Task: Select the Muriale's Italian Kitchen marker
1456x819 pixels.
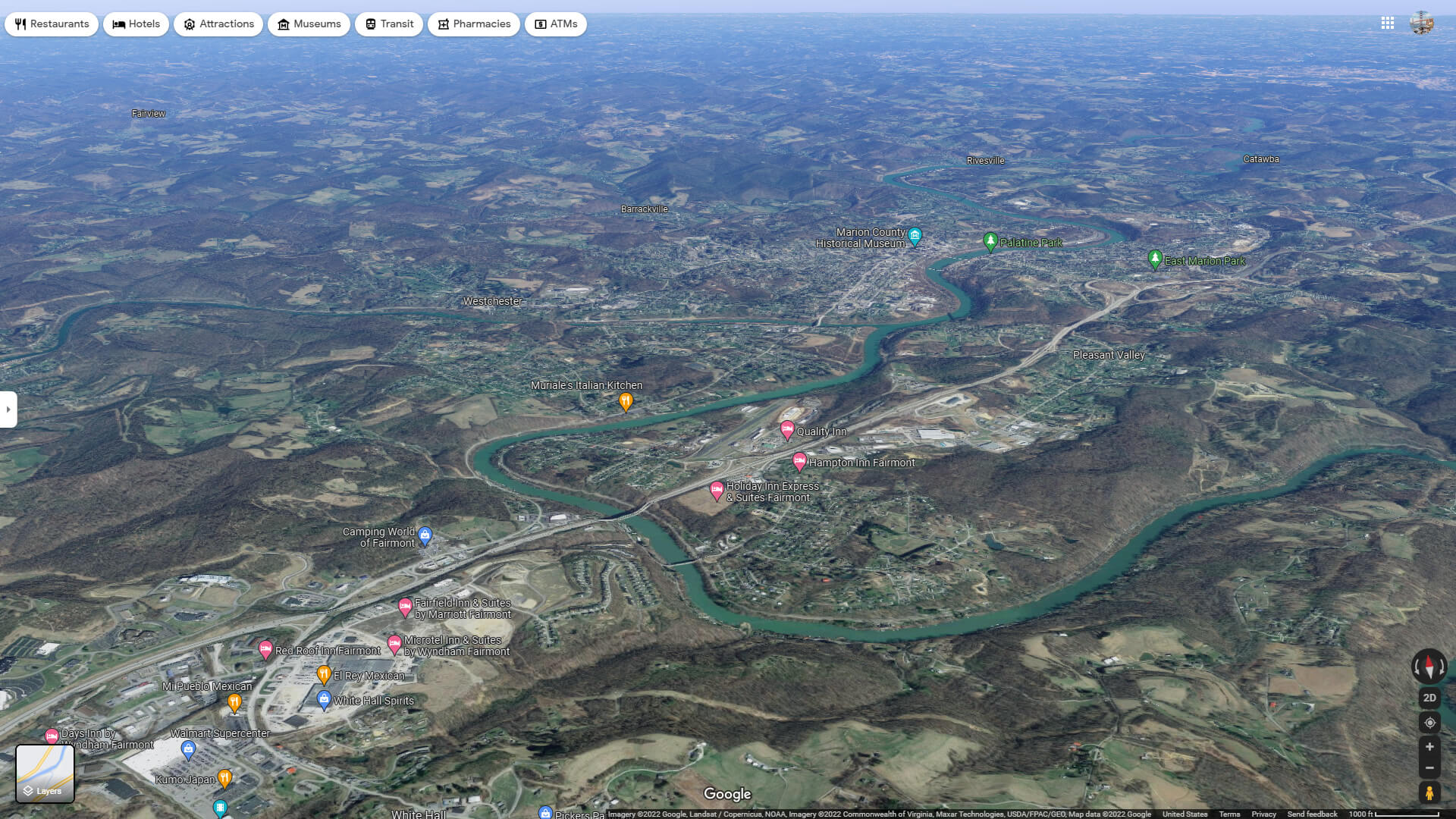Action: point(626,402)
